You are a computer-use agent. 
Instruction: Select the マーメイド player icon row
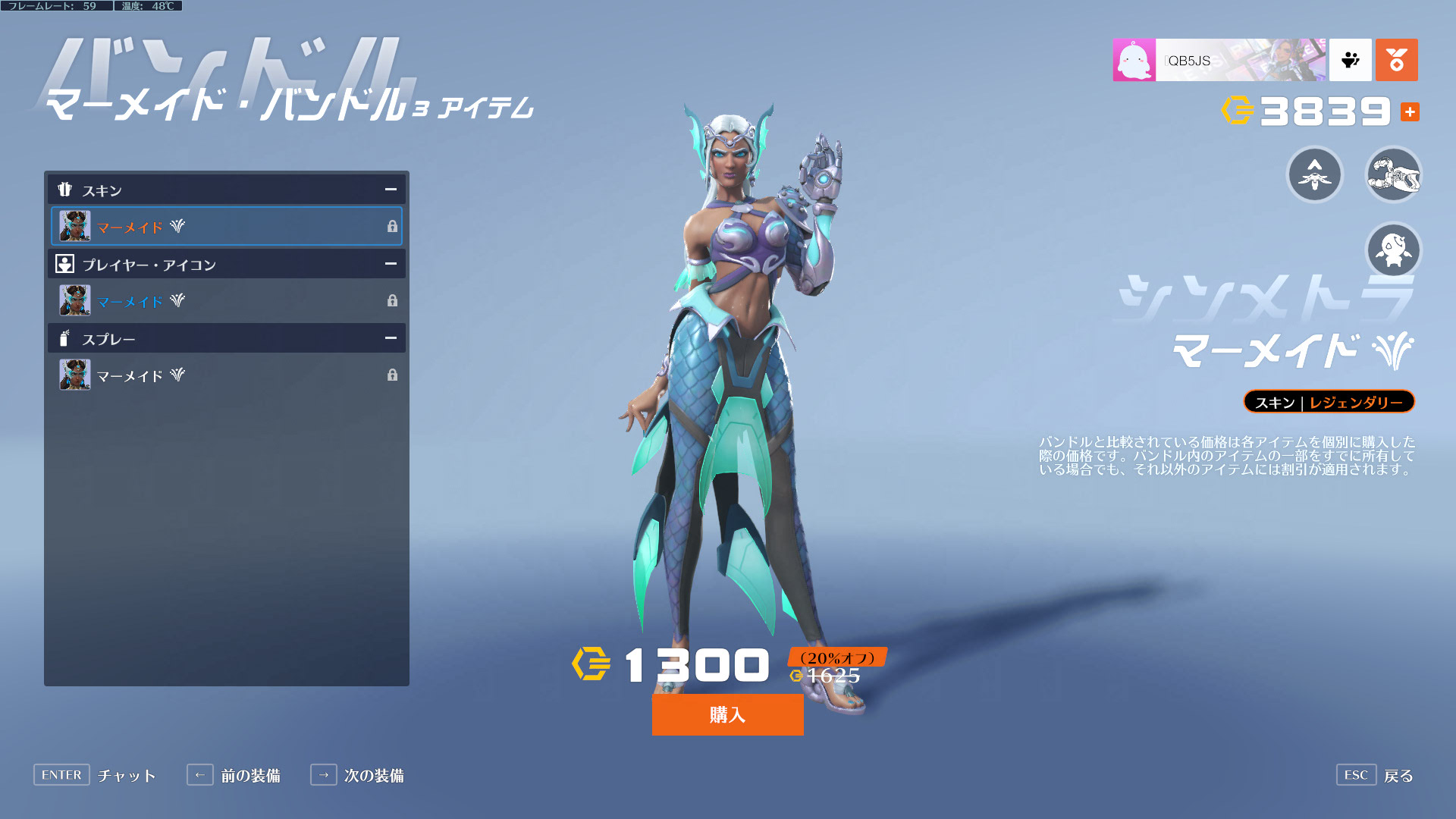(227, 300)
